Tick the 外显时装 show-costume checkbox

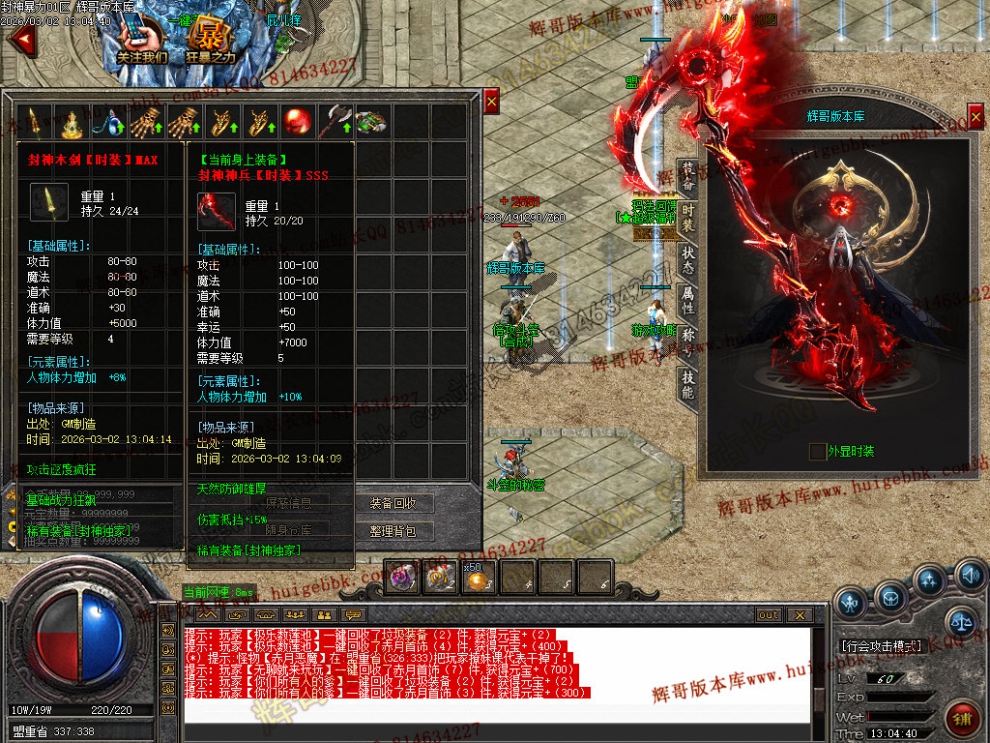coord(818,452)
